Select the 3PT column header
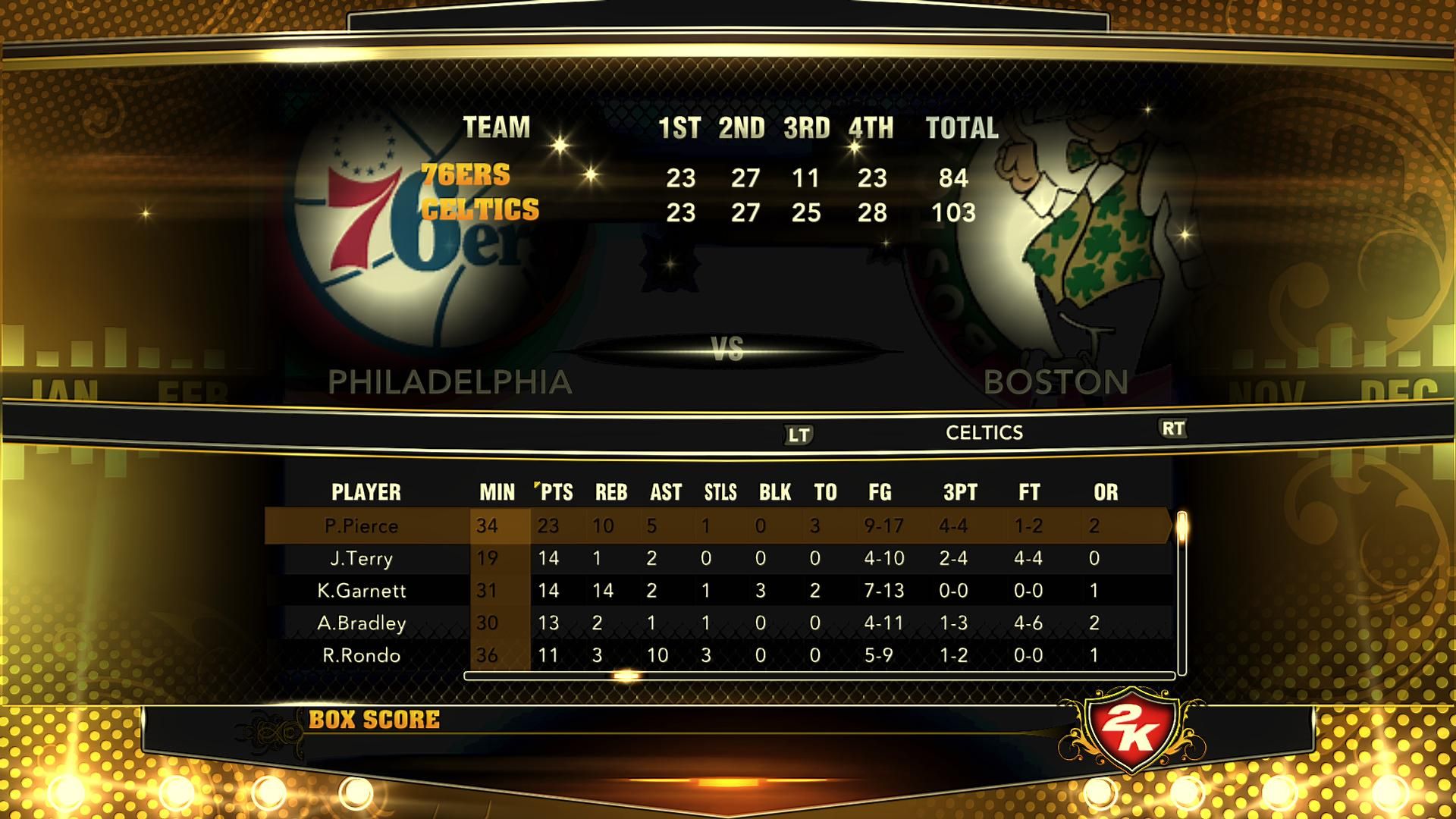 pos(960,492)
